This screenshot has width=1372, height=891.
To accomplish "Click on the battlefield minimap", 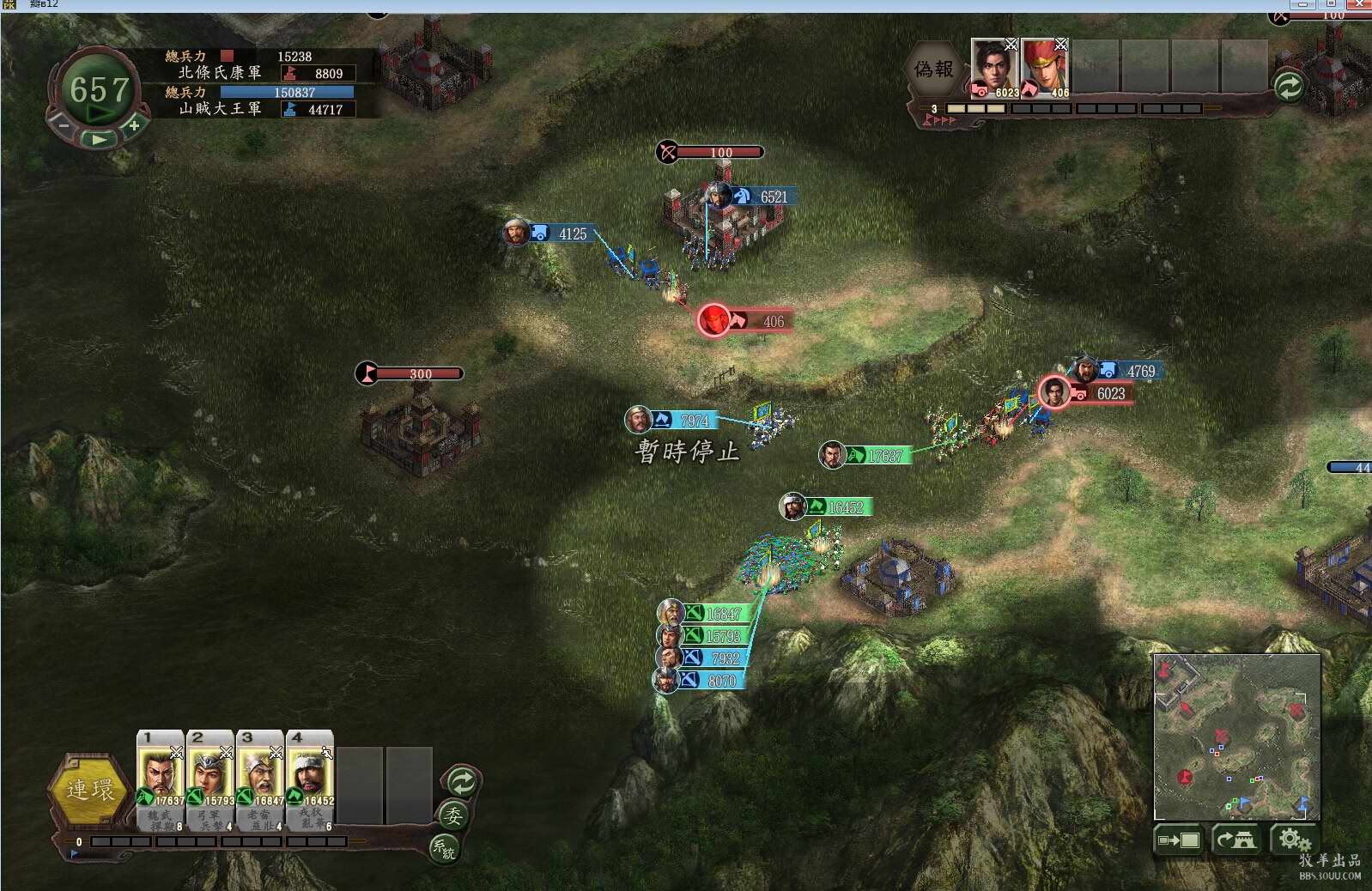I will [1236, 736].
